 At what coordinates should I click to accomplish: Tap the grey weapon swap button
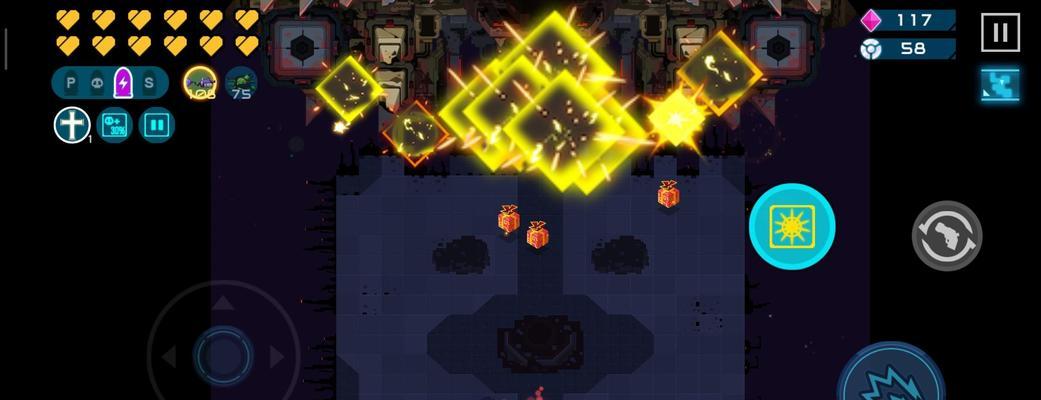click(x=946, y=236)
